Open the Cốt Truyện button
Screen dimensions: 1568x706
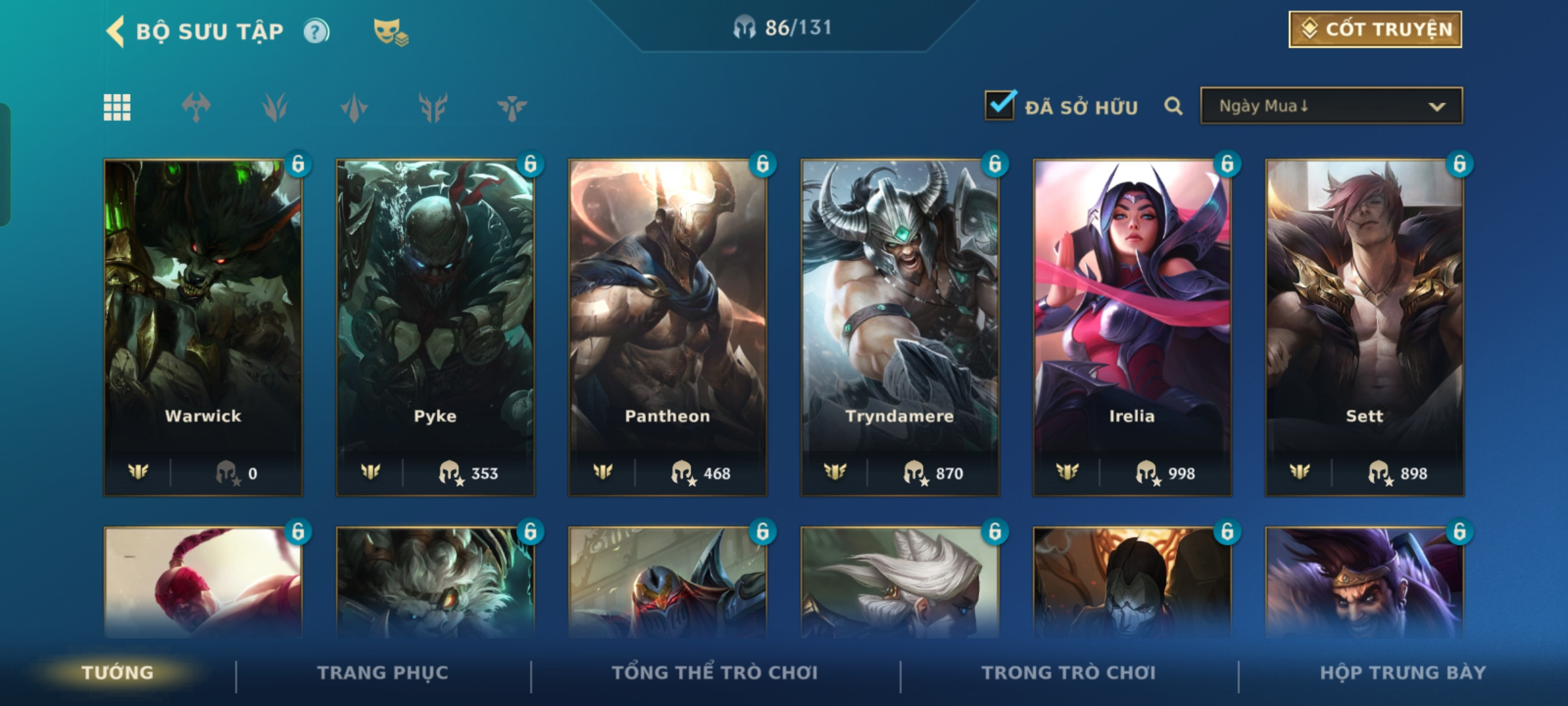click(1375, 29)
